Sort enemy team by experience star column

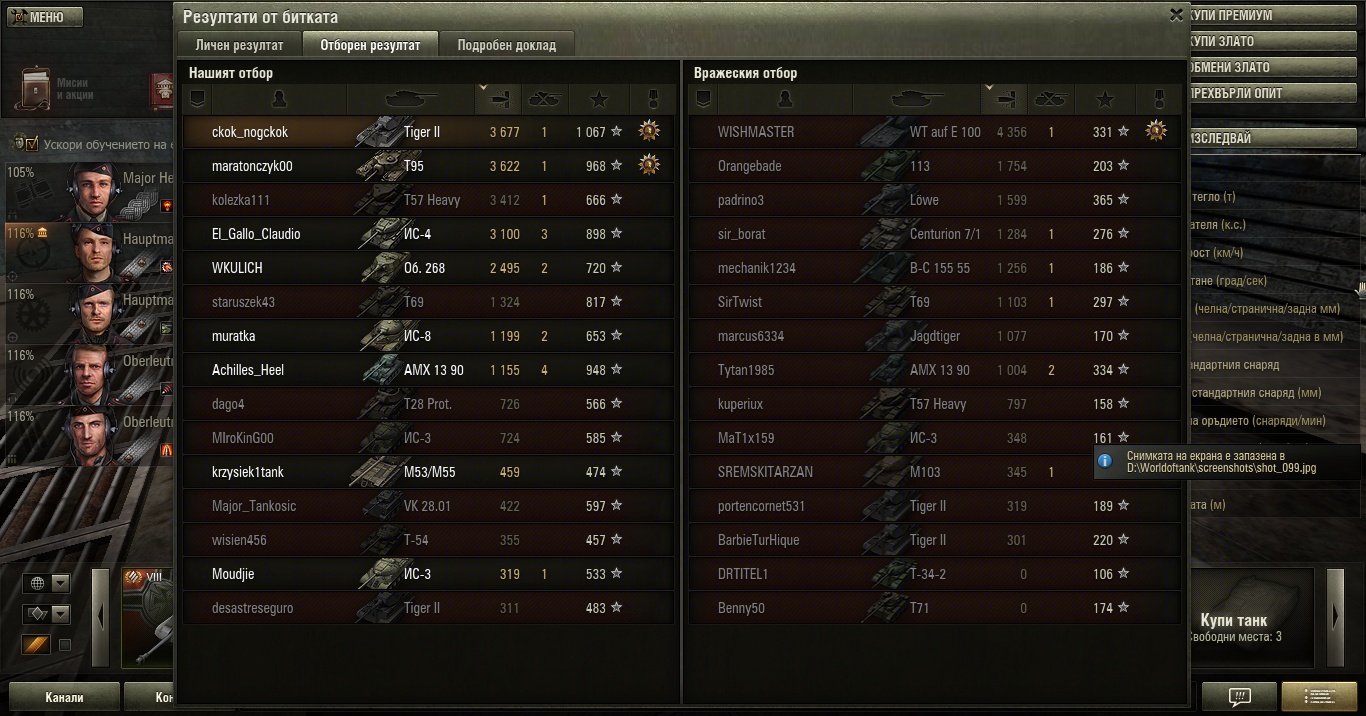[x=1105, y=99]
